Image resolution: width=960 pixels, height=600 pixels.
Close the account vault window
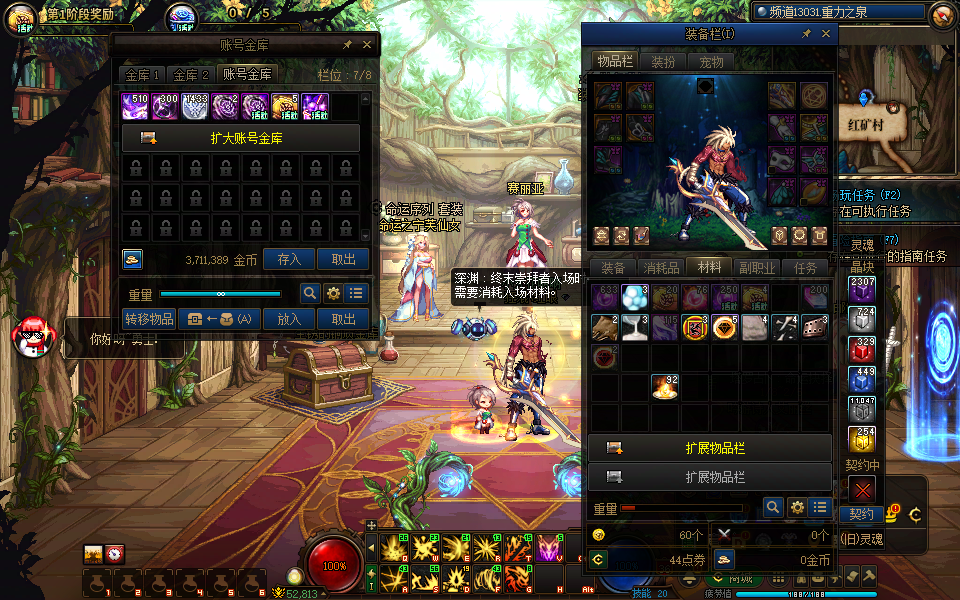(x=367, y=45)
